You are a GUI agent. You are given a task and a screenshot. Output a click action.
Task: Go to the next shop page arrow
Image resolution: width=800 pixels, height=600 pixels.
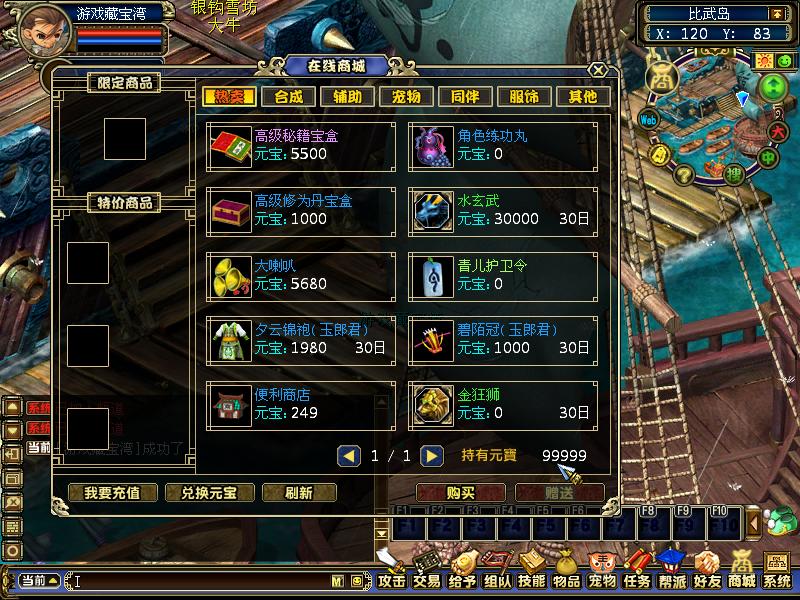click(x=431, y=456)
